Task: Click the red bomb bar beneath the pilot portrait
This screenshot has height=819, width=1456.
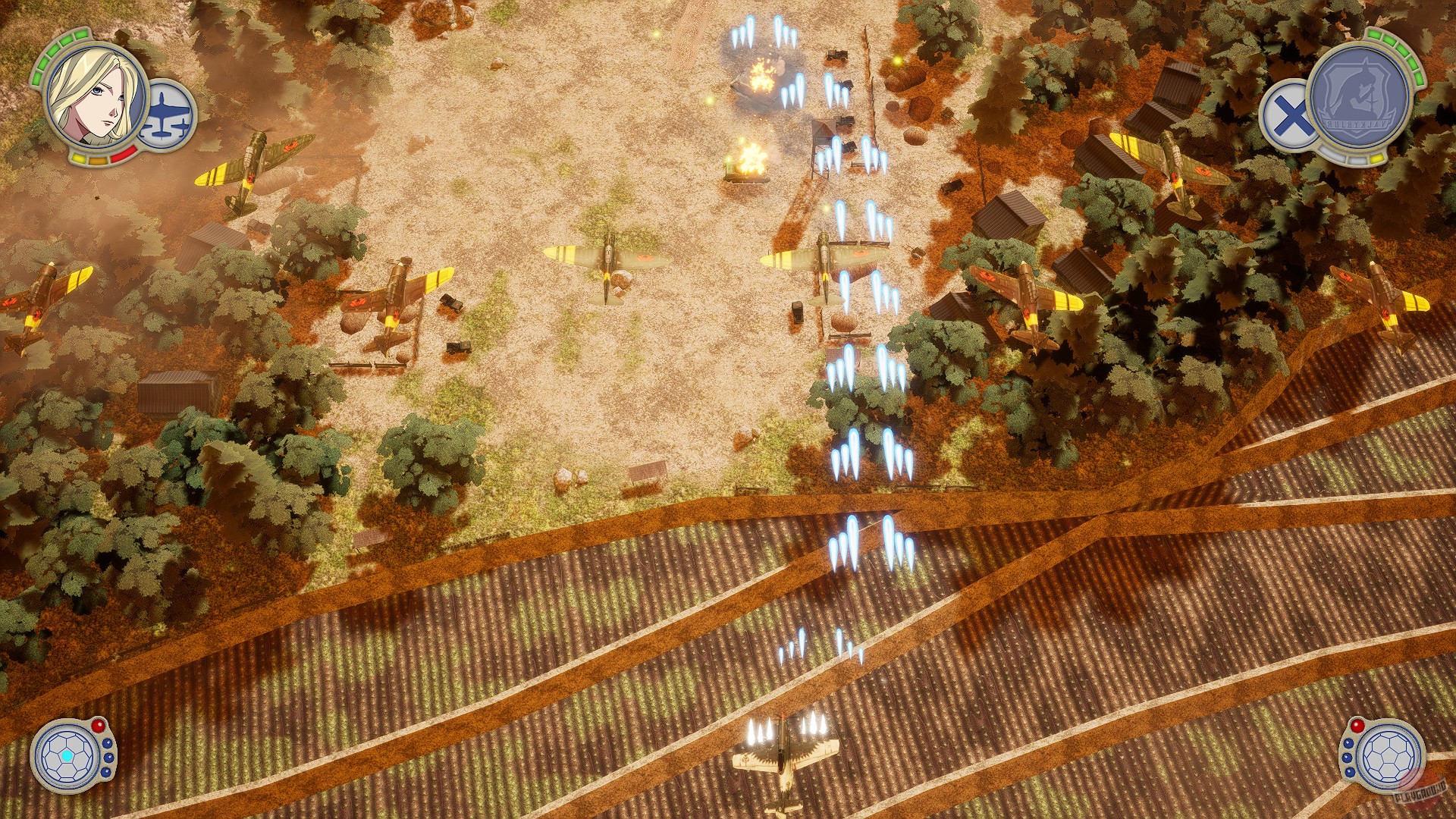Action: point(123,152)
